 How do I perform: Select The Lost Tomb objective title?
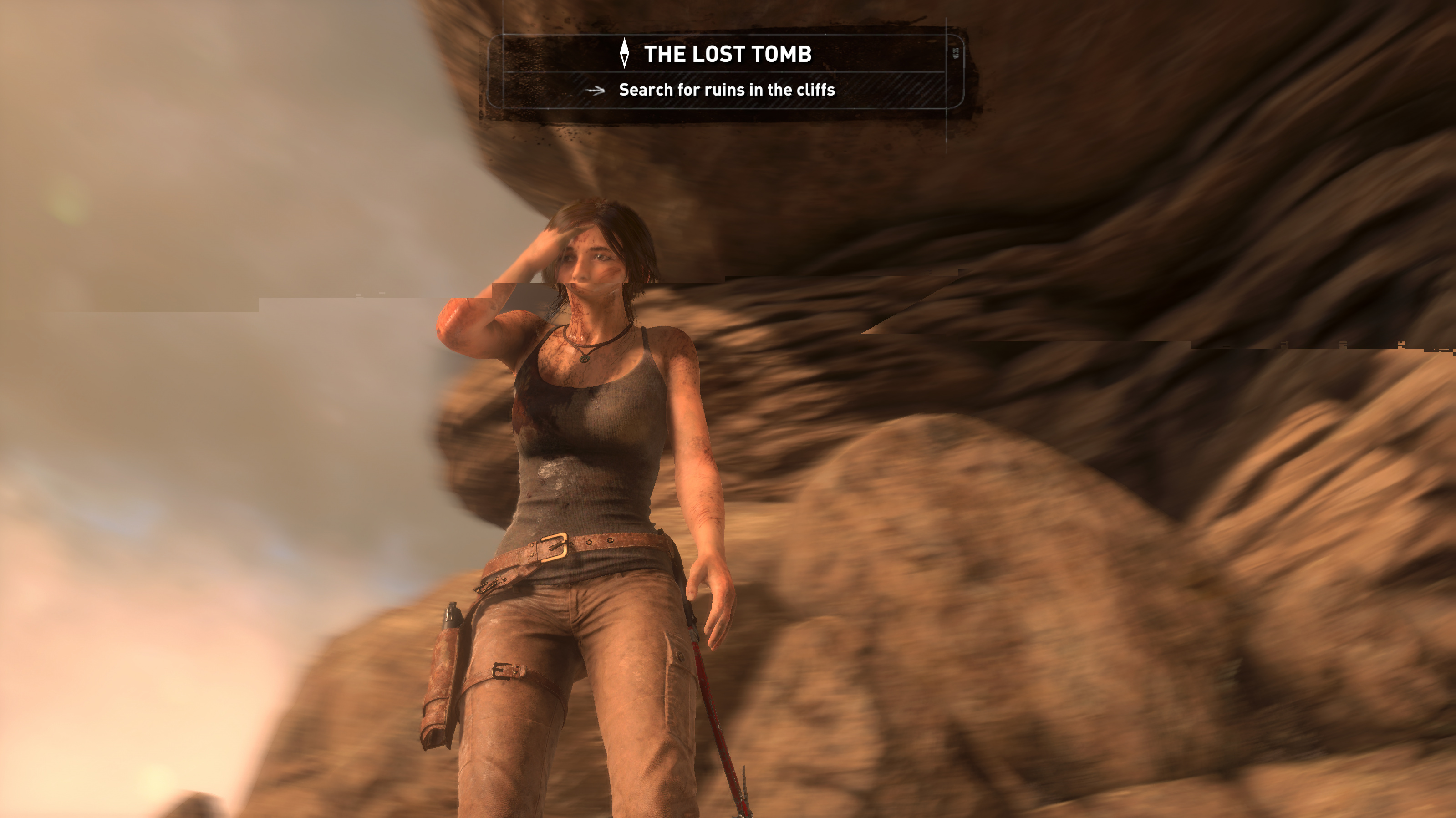[727, 54]
